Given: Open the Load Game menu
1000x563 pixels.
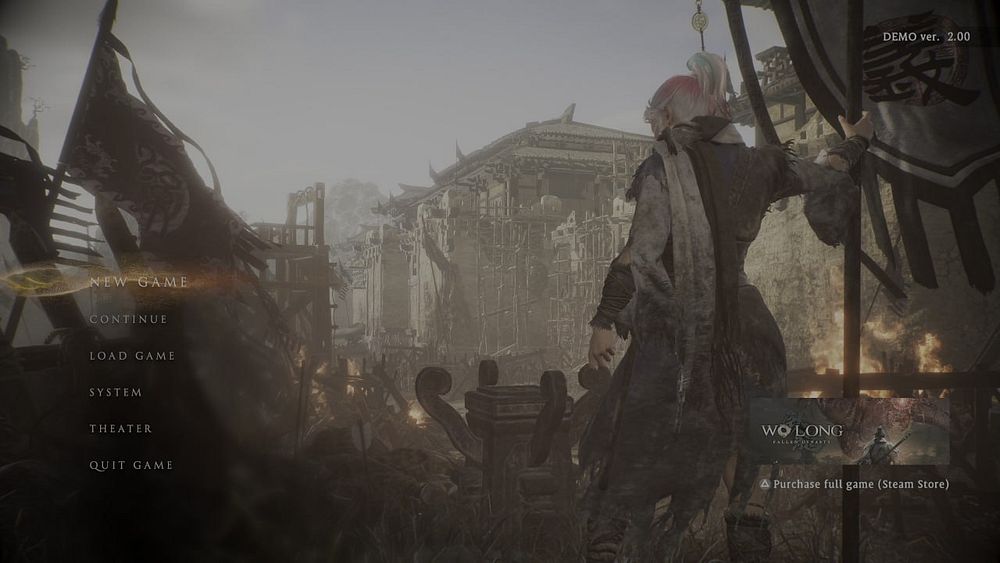Looking at the screenshot, I should click(x=132, y=356).
